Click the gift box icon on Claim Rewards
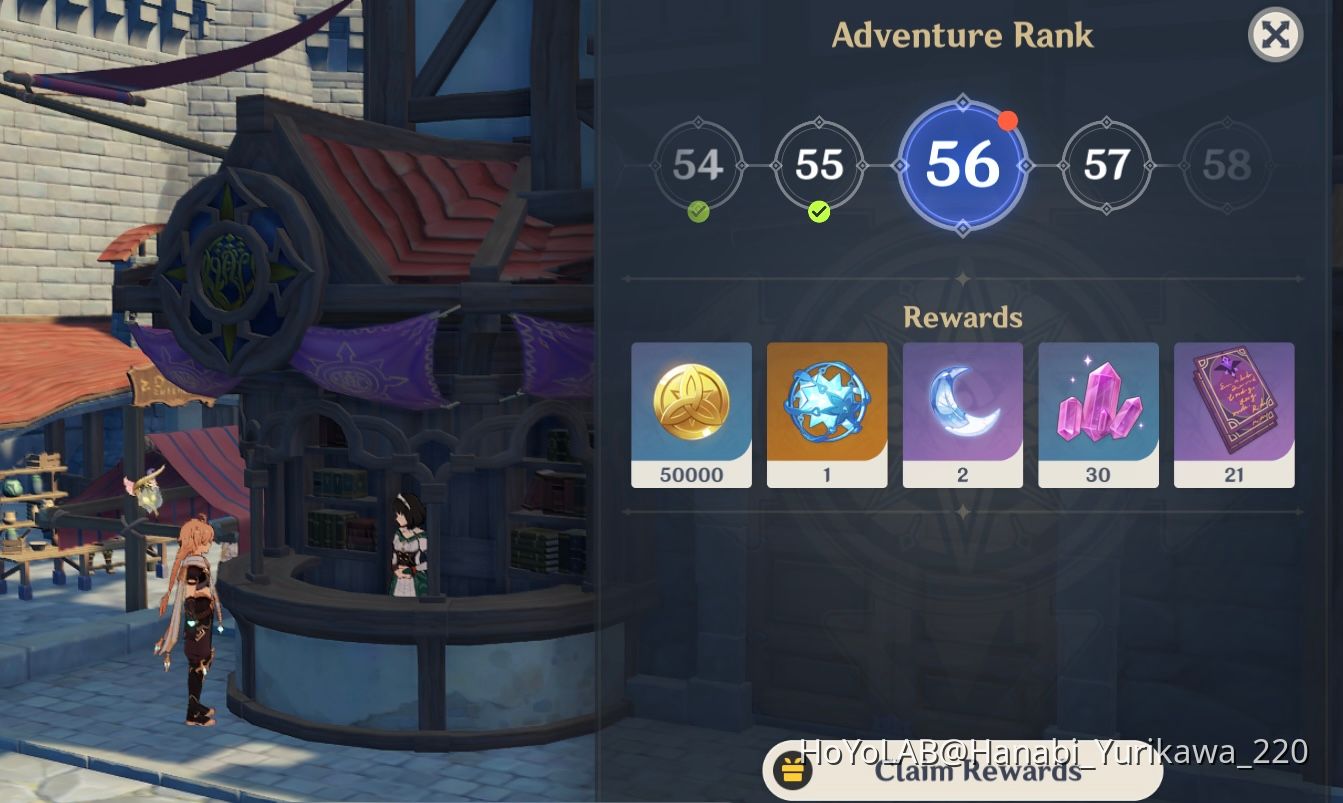The width and height of the screenshot is (1343, 803). (793, 771)
